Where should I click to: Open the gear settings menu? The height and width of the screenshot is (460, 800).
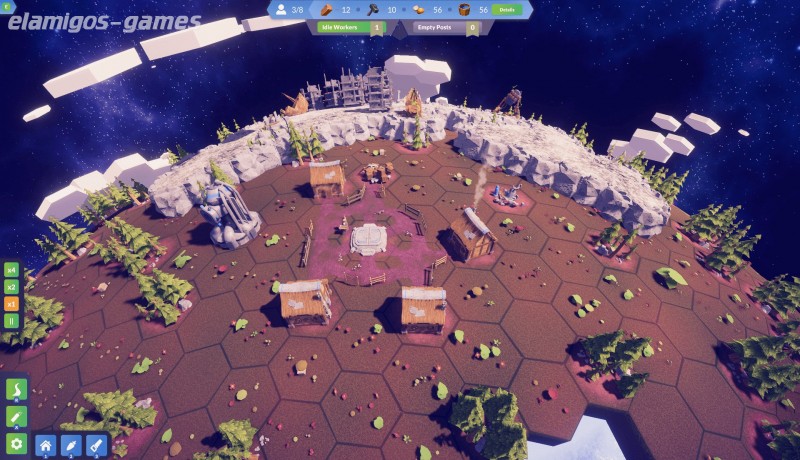click(16, 443)
